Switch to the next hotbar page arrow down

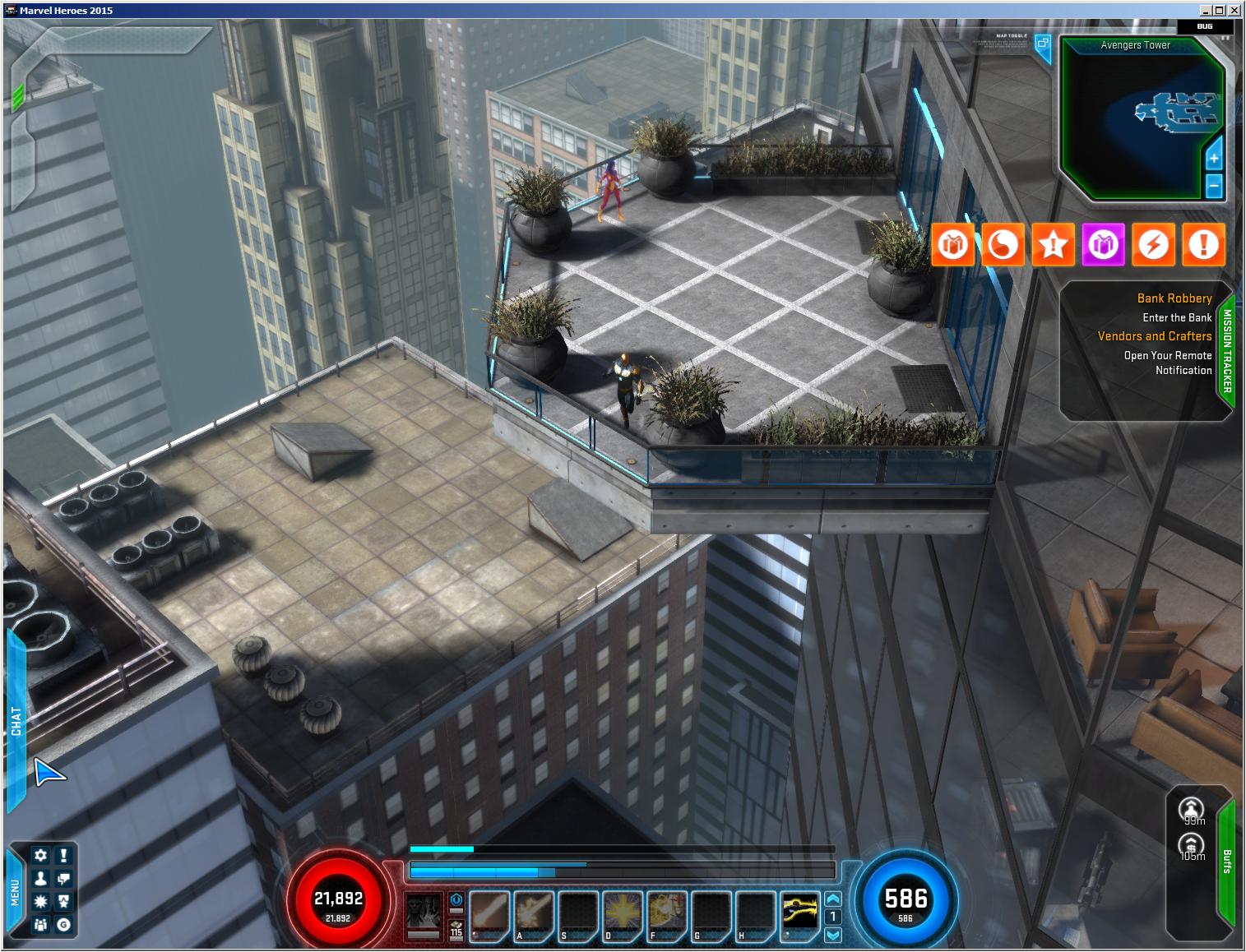click(x=833, y=935)
